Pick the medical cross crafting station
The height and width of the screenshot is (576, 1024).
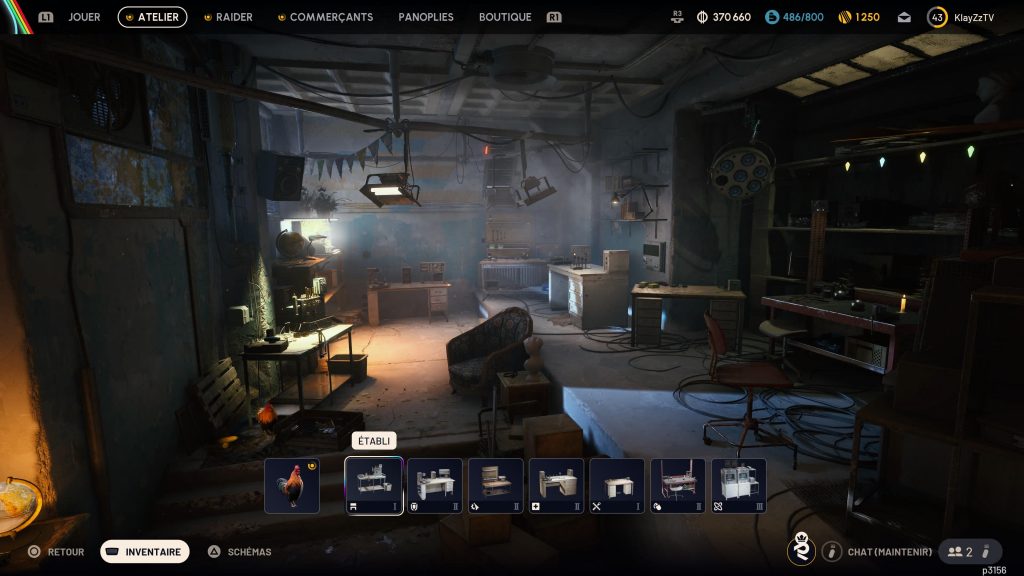click(x=557, y=486)
